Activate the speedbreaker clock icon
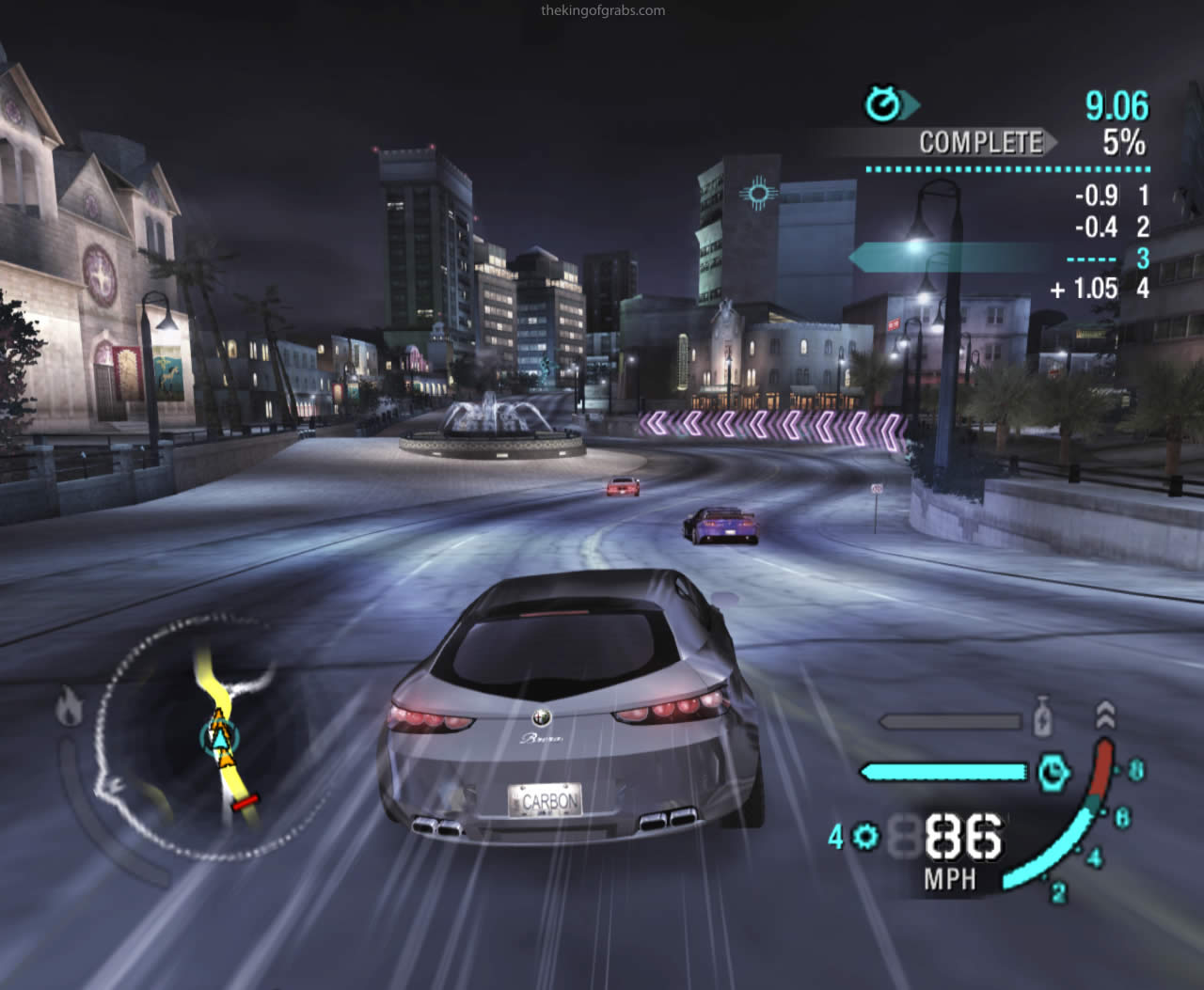This screenshot has height=990, width=1204. (x=1054, y=772)
